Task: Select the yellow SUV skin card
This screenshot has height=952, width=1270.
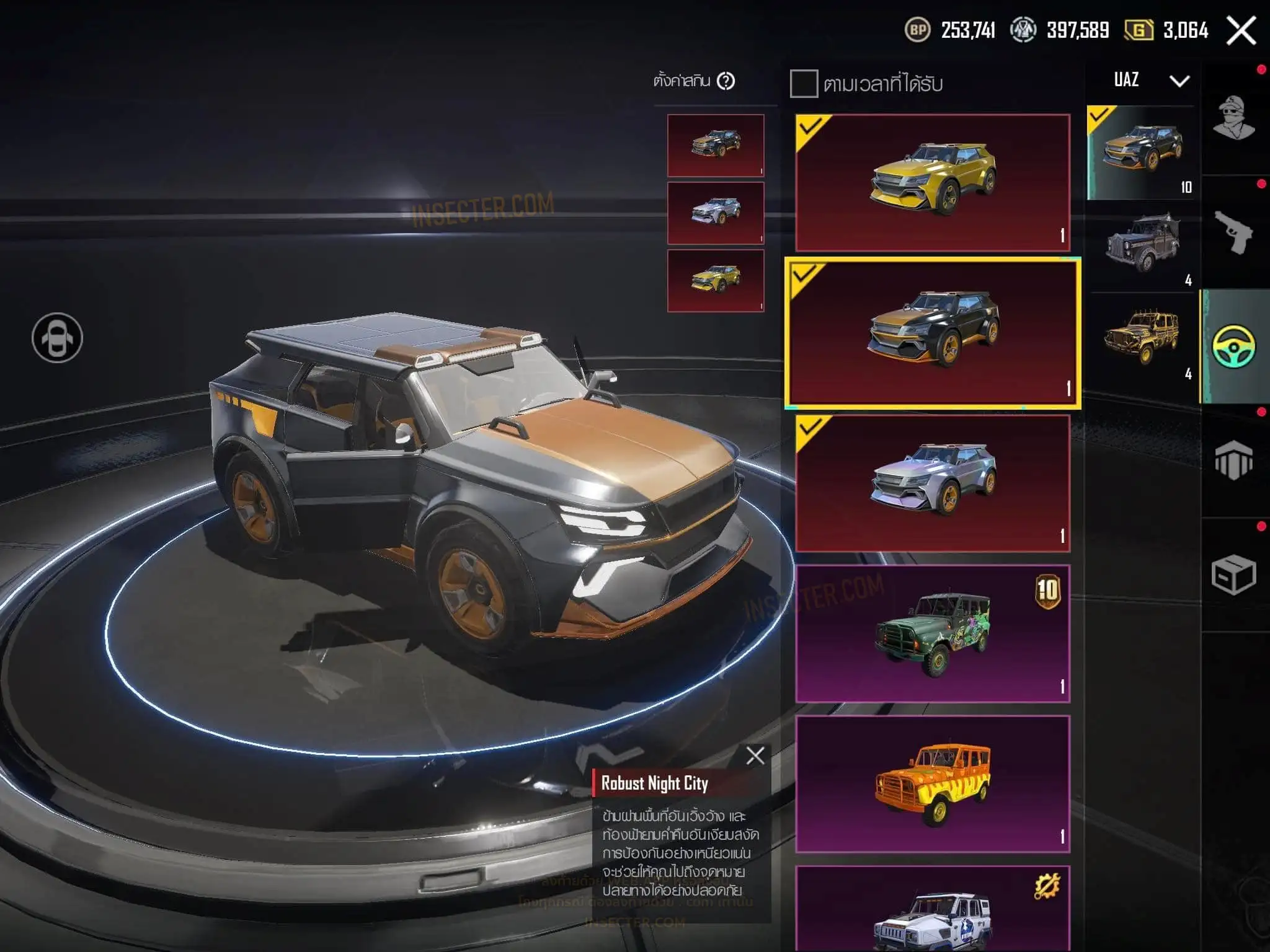Action: pyautogui.click(x=933, y=182)
